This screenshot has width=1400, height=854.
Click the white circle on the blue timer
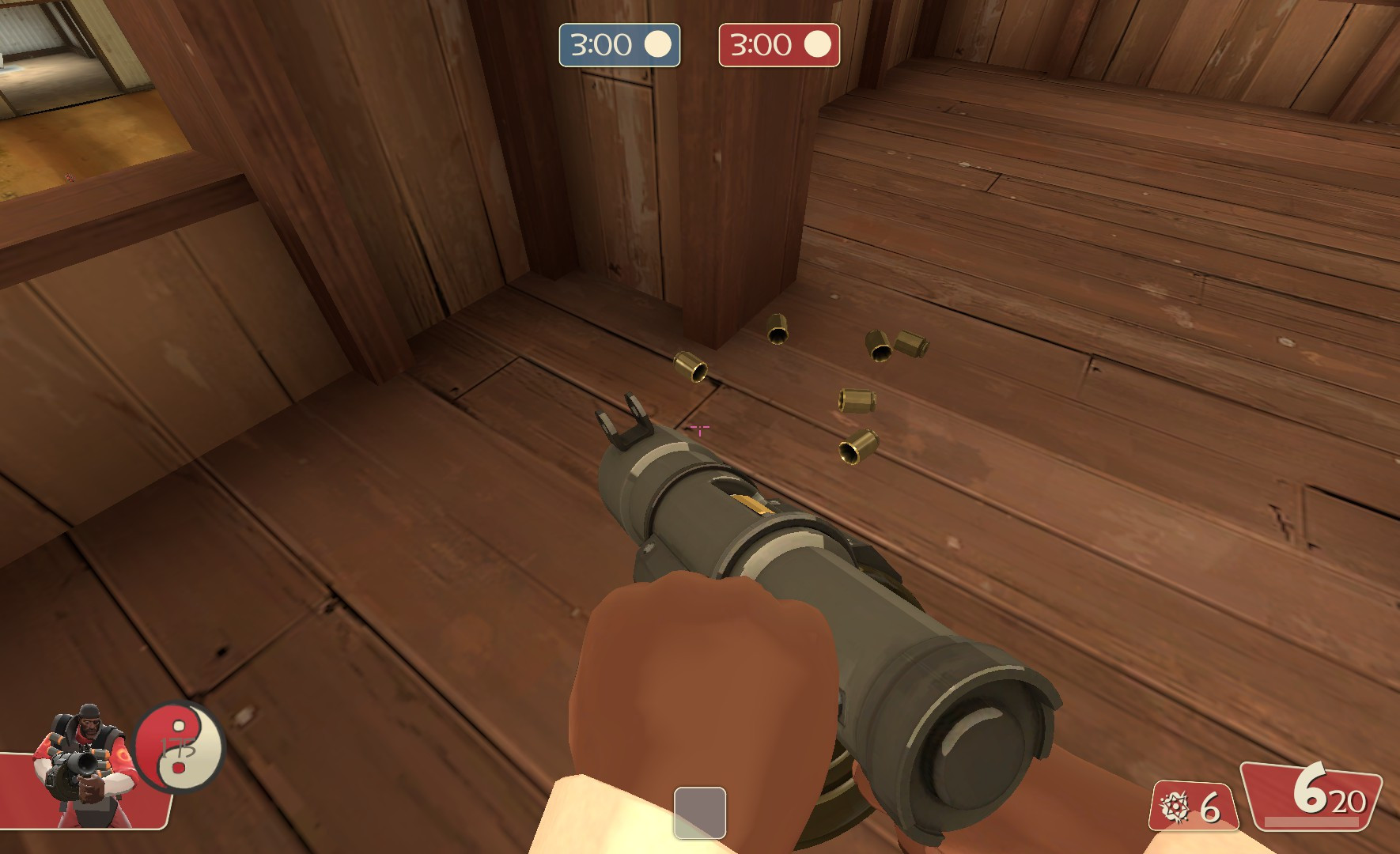click(x=660, y=44)
